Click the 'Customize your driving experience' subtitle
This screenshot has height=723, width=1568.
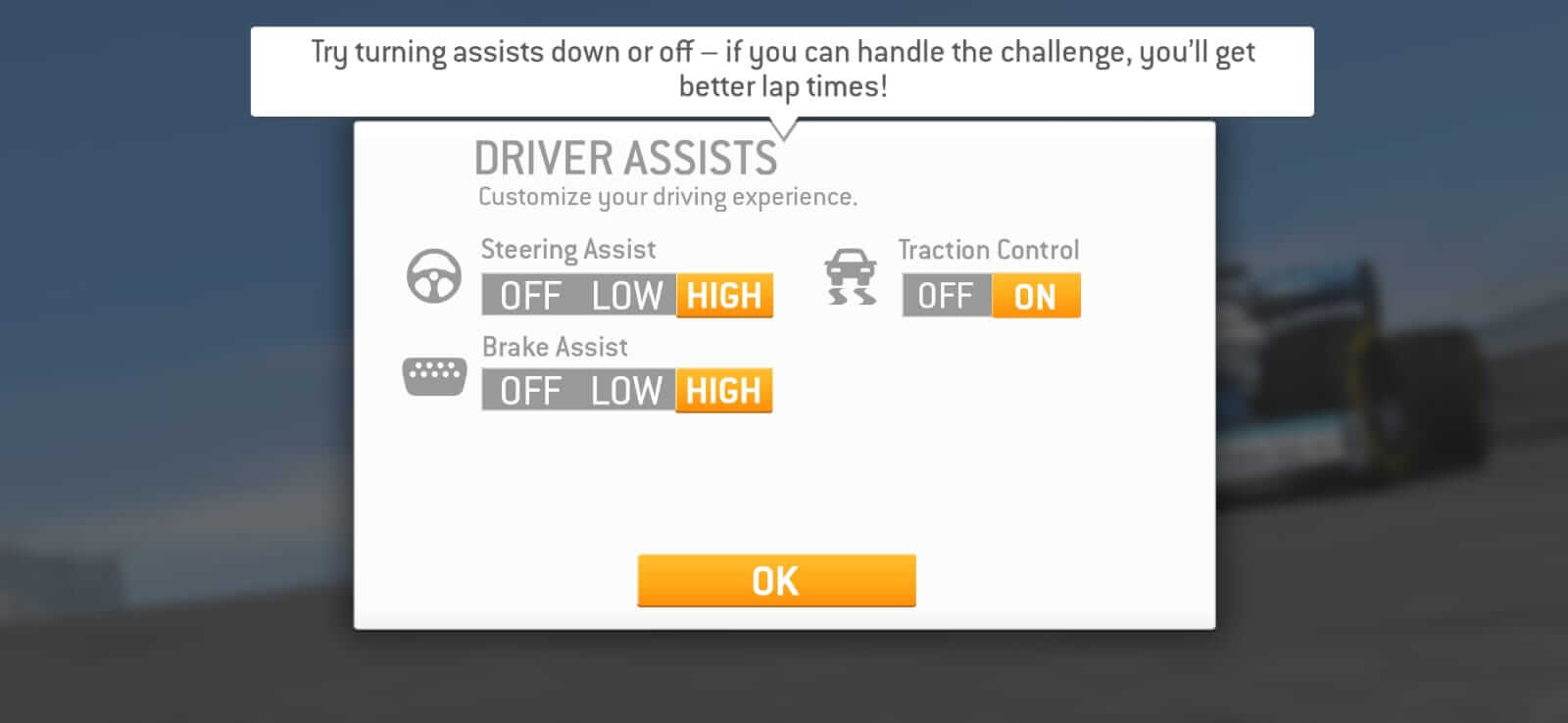click(x=666, y=195)
